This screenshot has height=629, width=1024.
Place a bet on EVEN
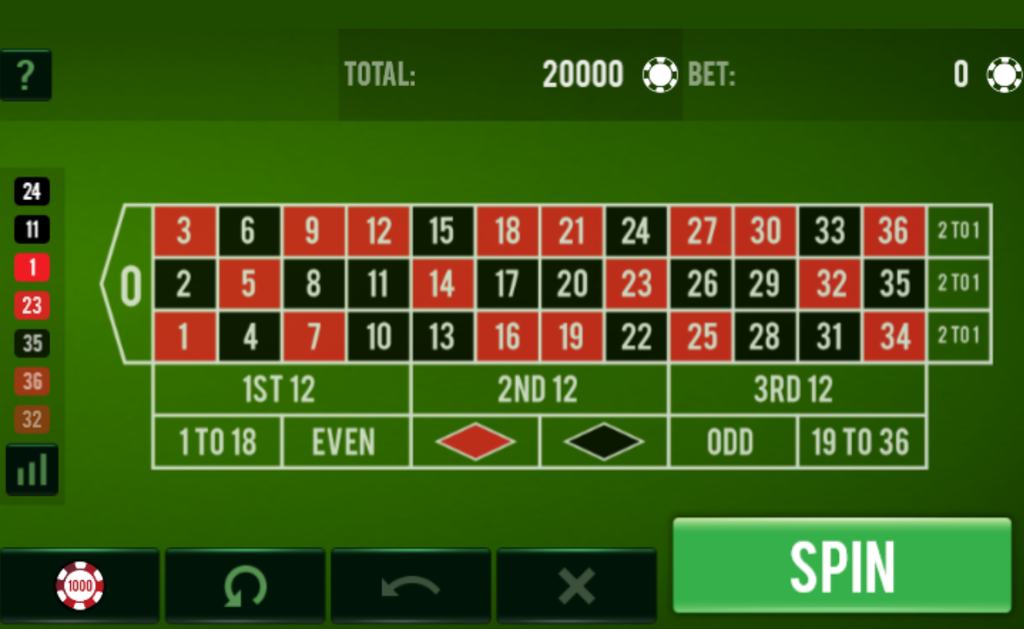345,442
